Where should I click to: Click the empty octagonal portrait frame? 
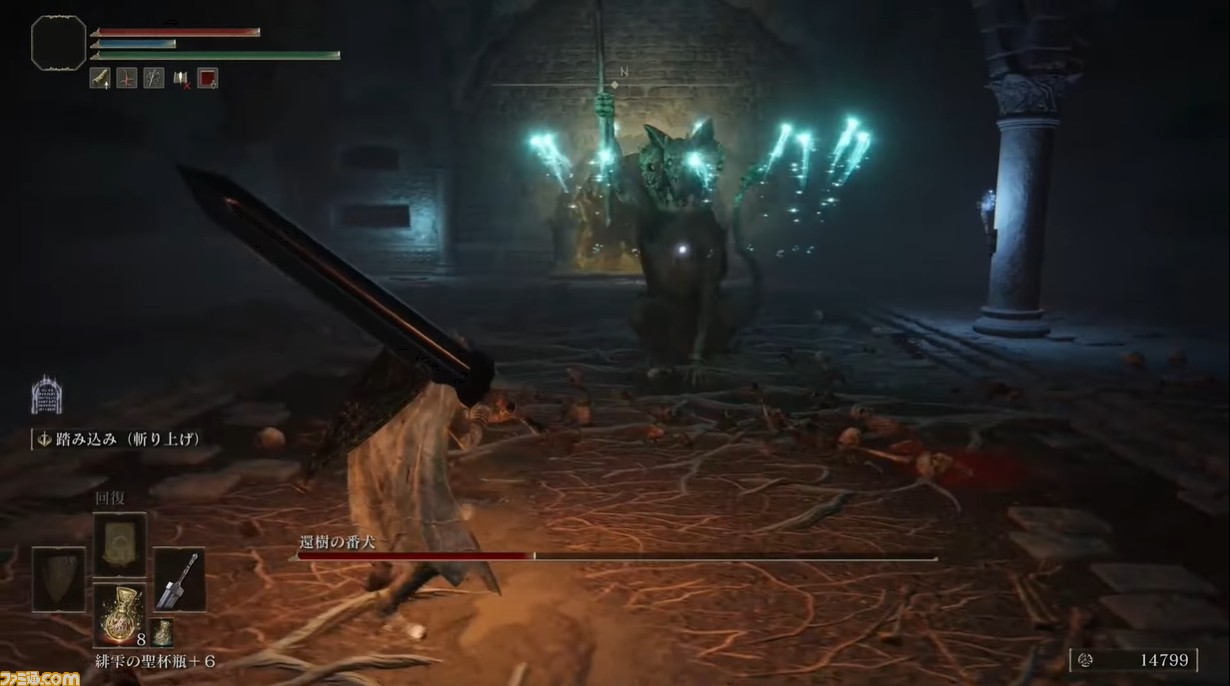pyautogui.click(x=59, y=43)
